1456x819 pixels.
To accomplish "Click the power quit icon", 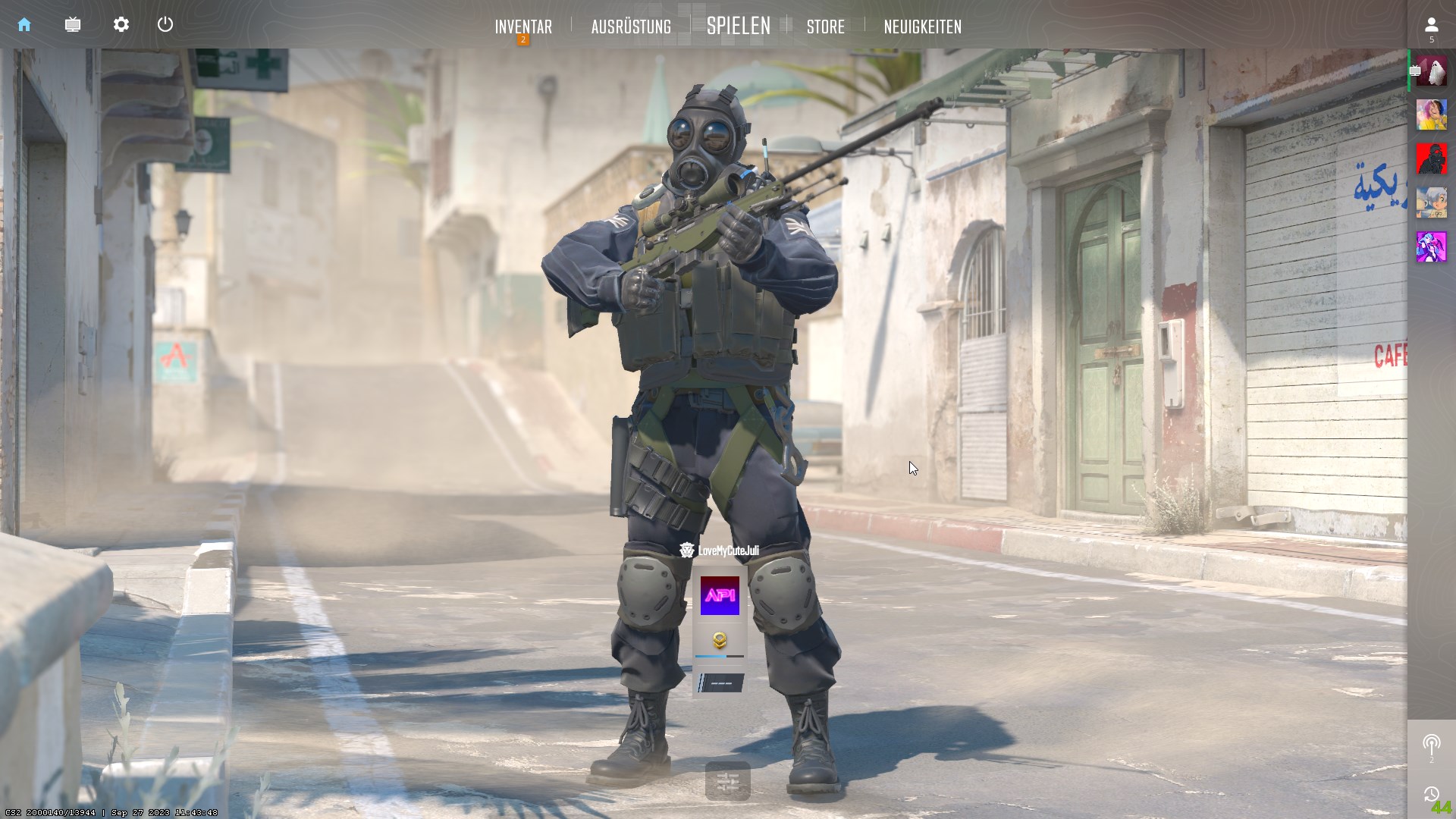I will pyautogui.click(x=165, y=25).
